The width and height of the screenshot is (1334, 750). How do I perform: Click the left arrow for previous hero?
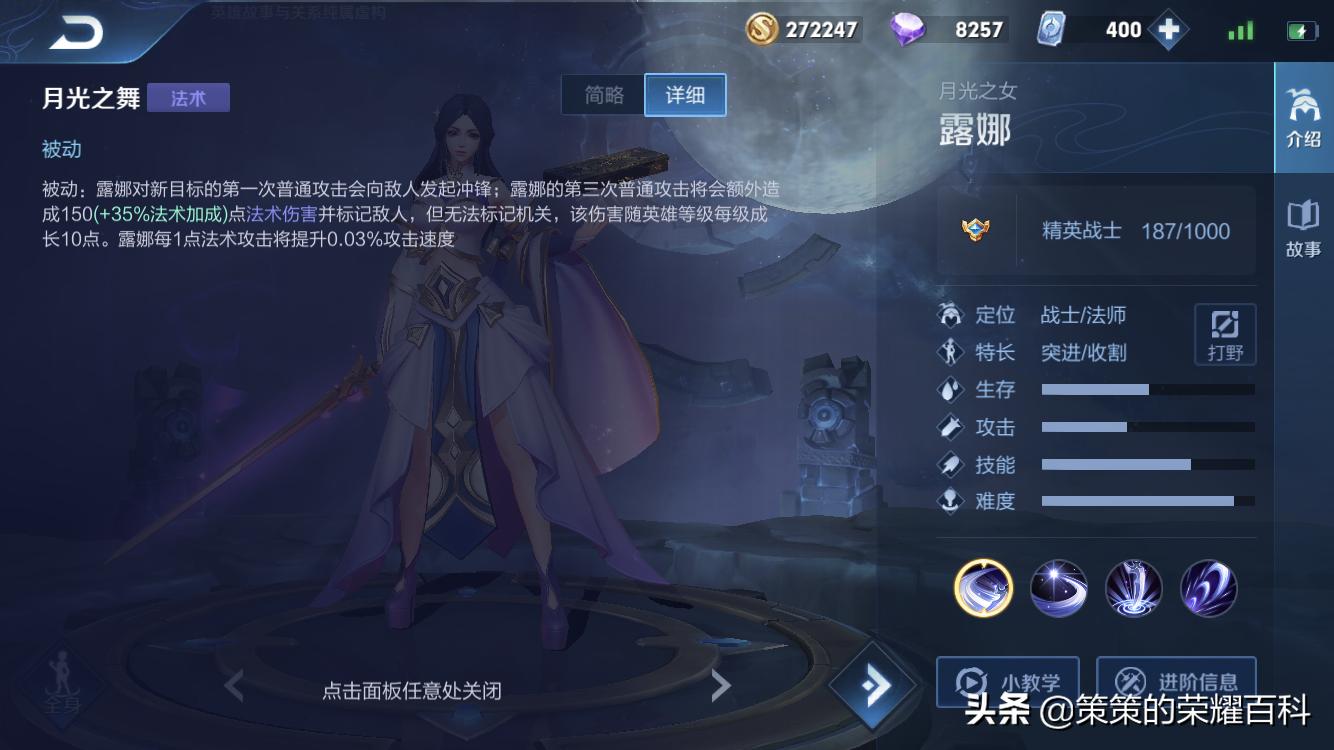point(232,687)
